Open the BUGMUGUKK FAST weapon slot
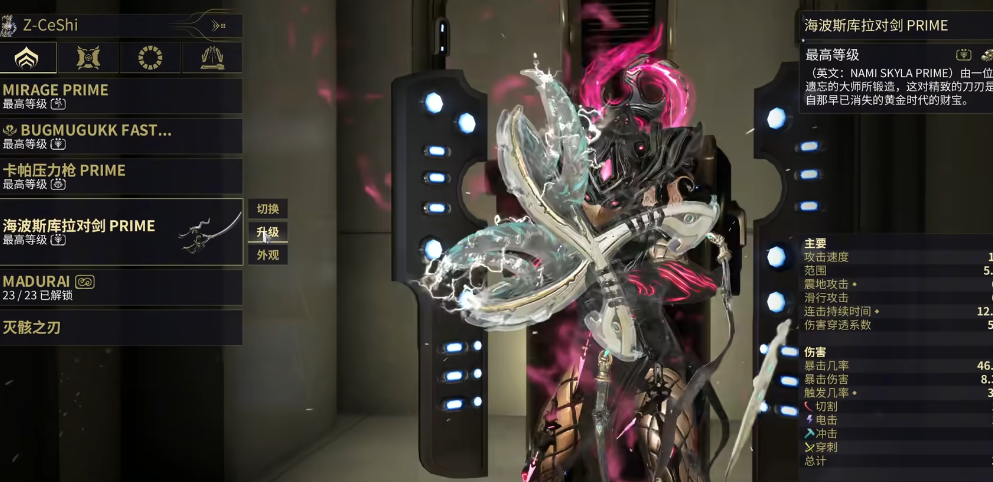The width and height of the screenshot is (993, 482). [x=121, y=136]
